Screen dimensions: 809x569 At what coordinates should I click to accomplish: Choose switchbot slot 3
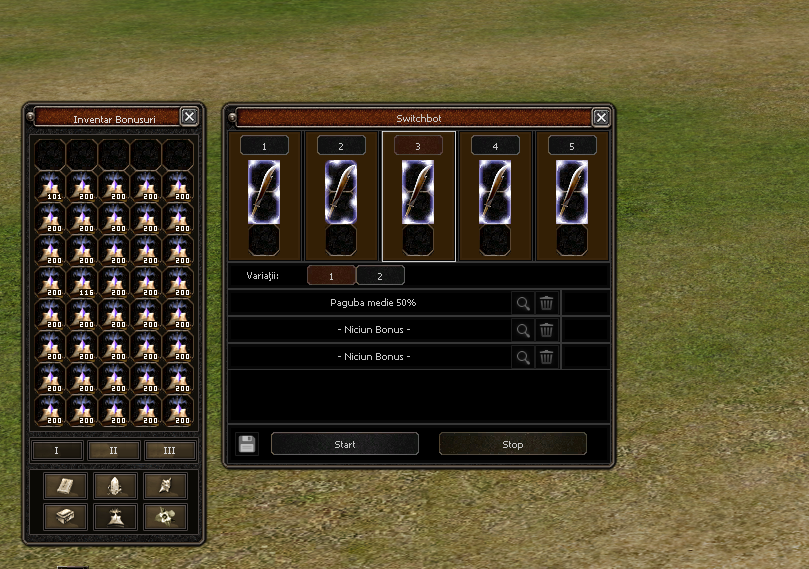(x=418, y=146)
